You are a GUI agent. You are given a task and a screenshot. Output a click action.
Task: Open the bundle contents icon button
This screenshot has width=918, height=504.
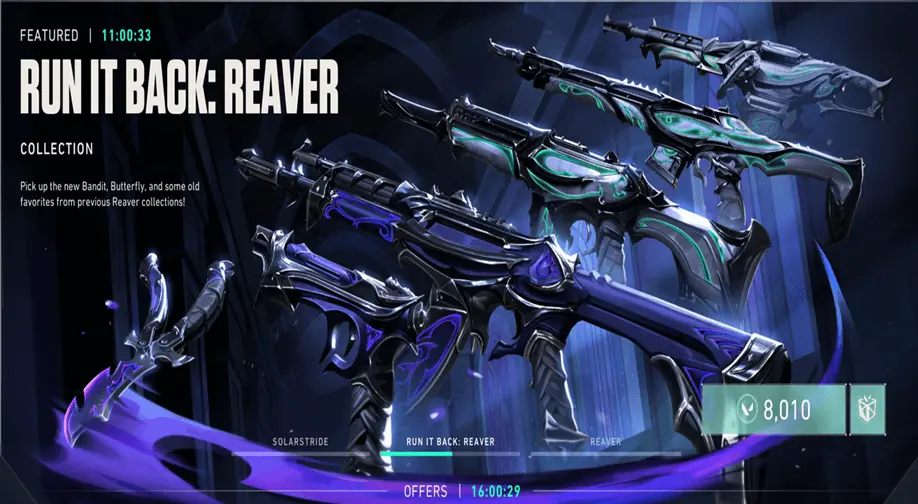tap(865, 409)
